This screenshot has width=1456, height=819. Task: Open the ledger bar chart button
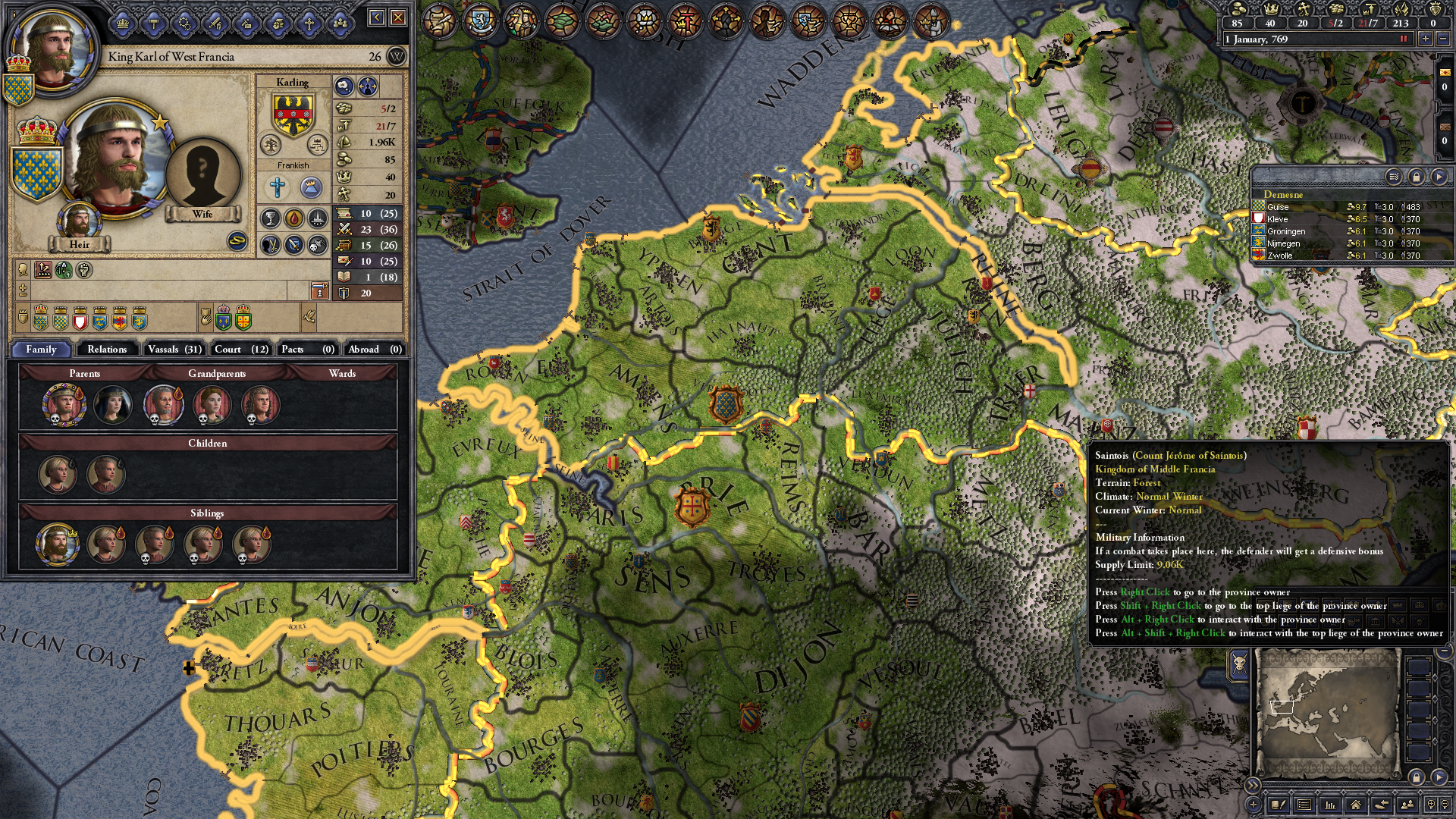1329,805
